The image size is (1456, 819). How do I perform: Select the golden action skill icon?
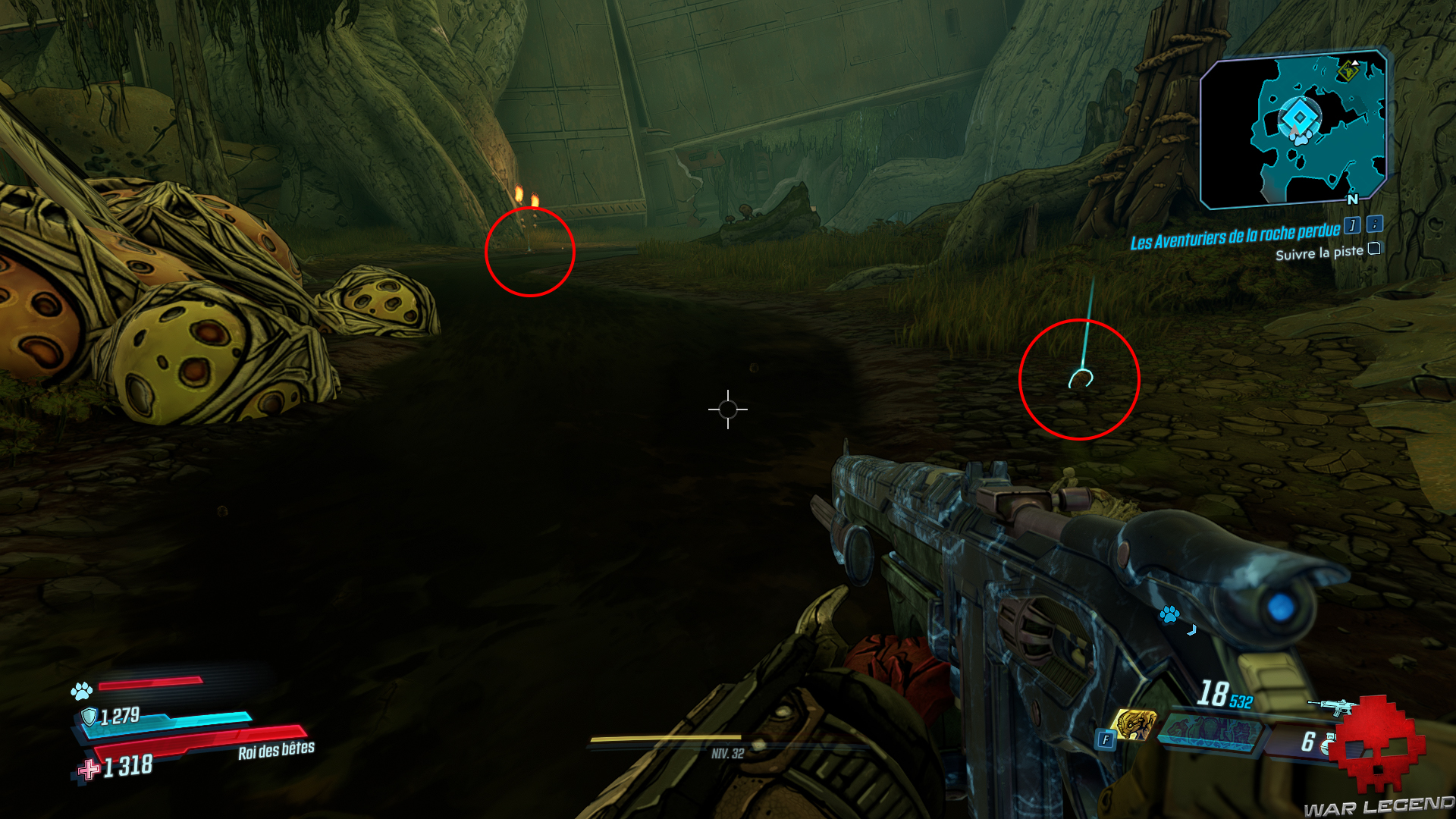pyautogui.click(x=1136, y=723)
